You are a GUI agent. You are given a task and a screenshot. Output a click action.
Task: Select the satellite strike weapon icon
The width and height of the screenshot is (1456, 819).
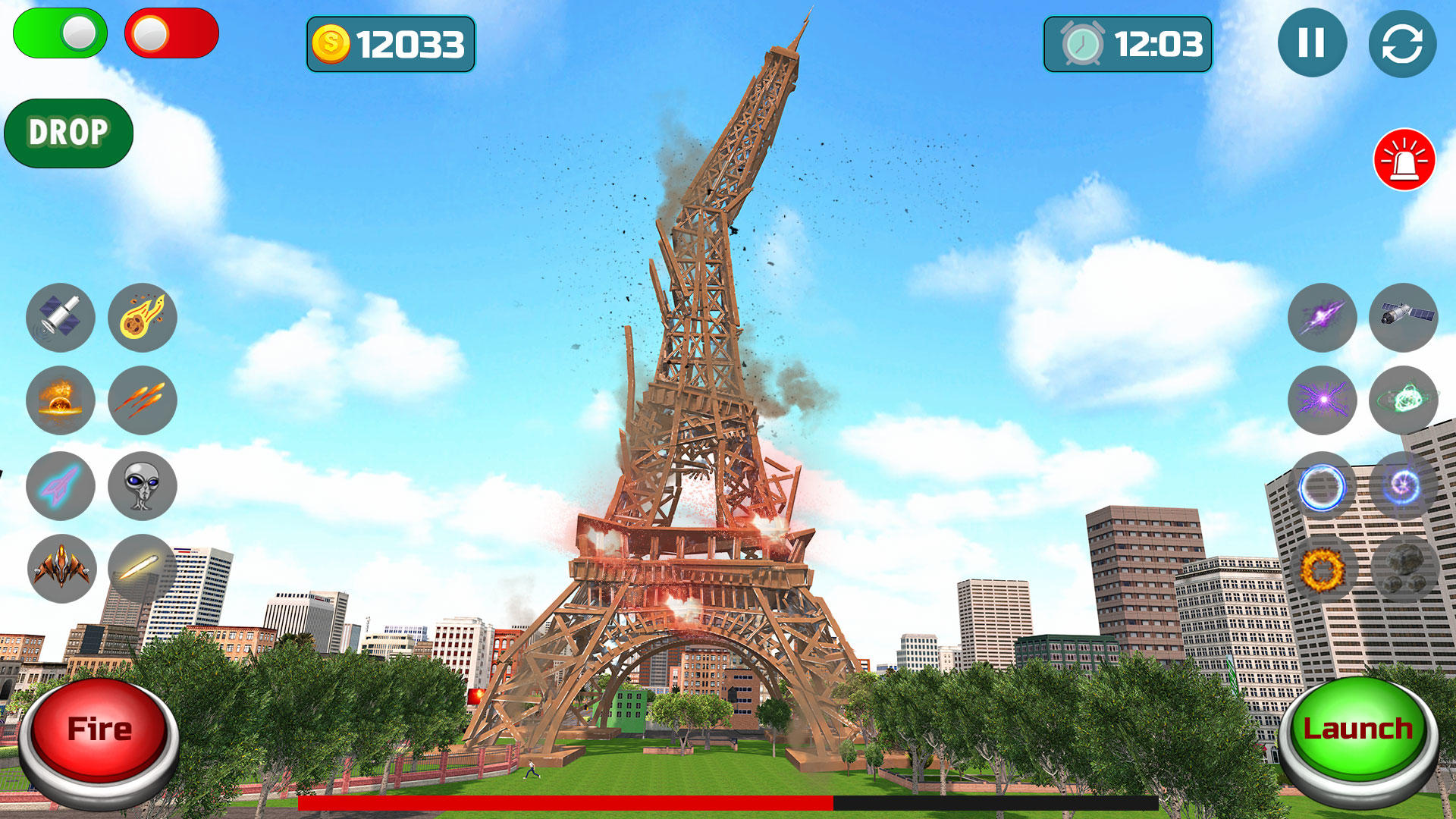point(61,318)
